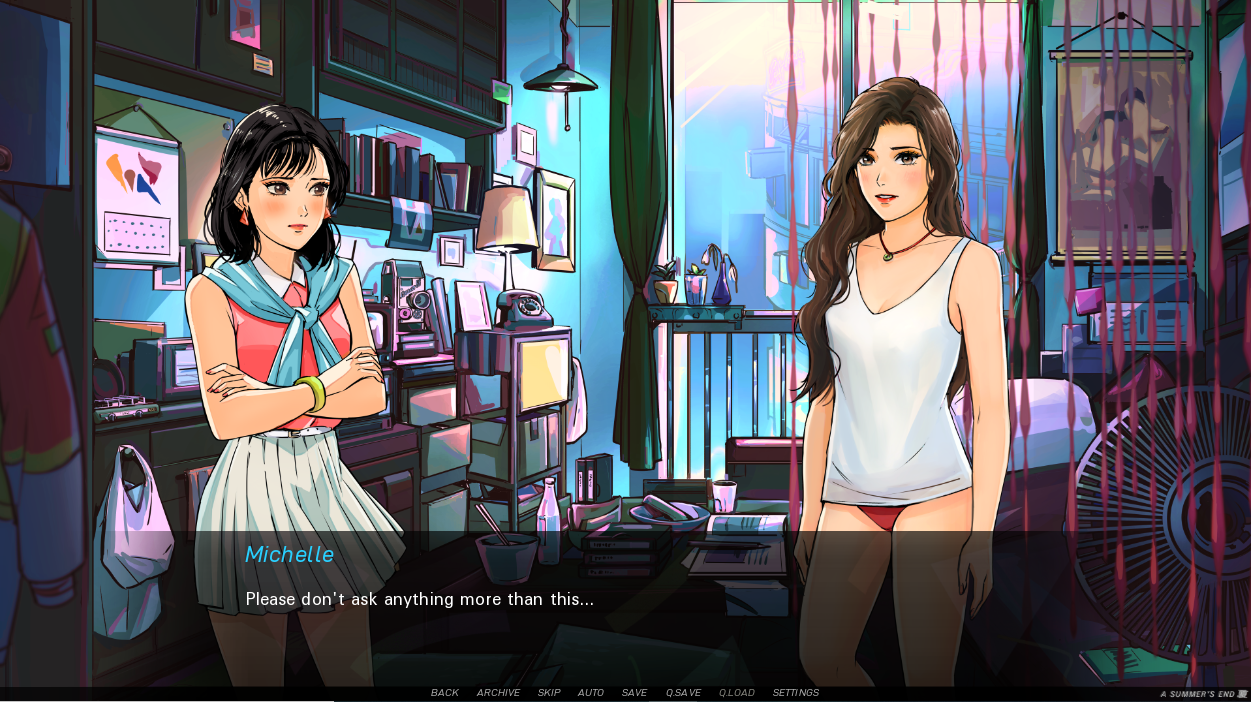Activate Skip mode
The width and height of the screenshot is (1251, 702).
pyautogui.click(x=549, y=693)
